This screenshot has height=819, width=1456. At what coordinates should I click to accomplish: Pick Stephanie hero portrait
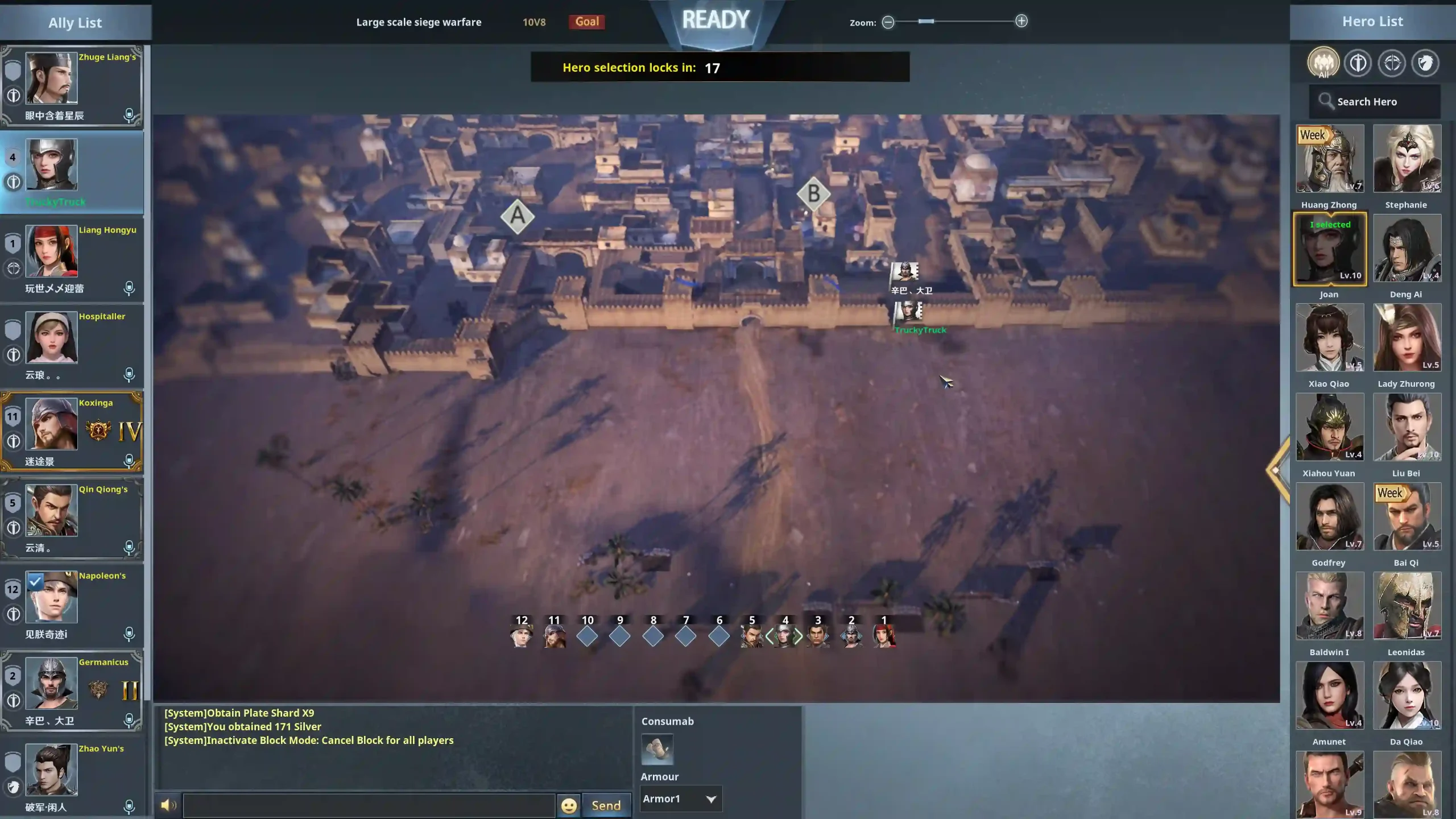(x=1407, y=159)
